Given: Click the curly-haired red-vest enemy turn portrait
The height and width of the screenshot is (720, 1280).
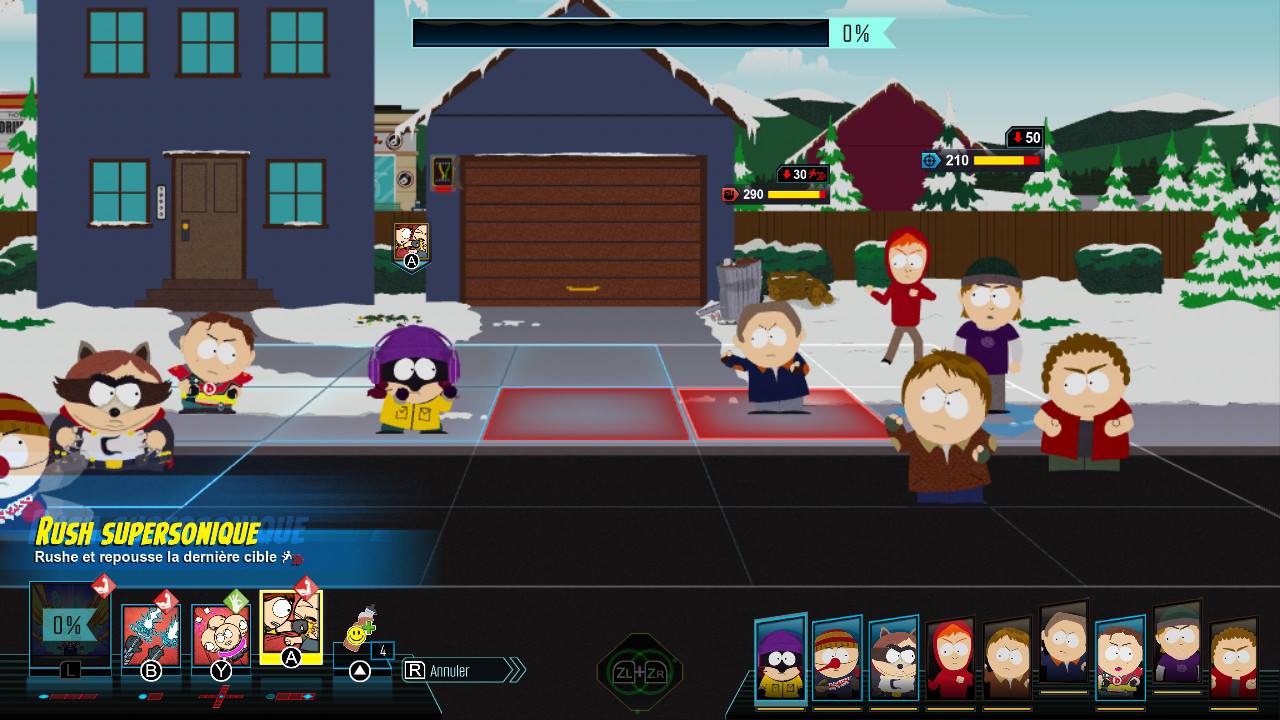Looking at the screenshot, I should pyautogui.click(x=1234, y=660).
